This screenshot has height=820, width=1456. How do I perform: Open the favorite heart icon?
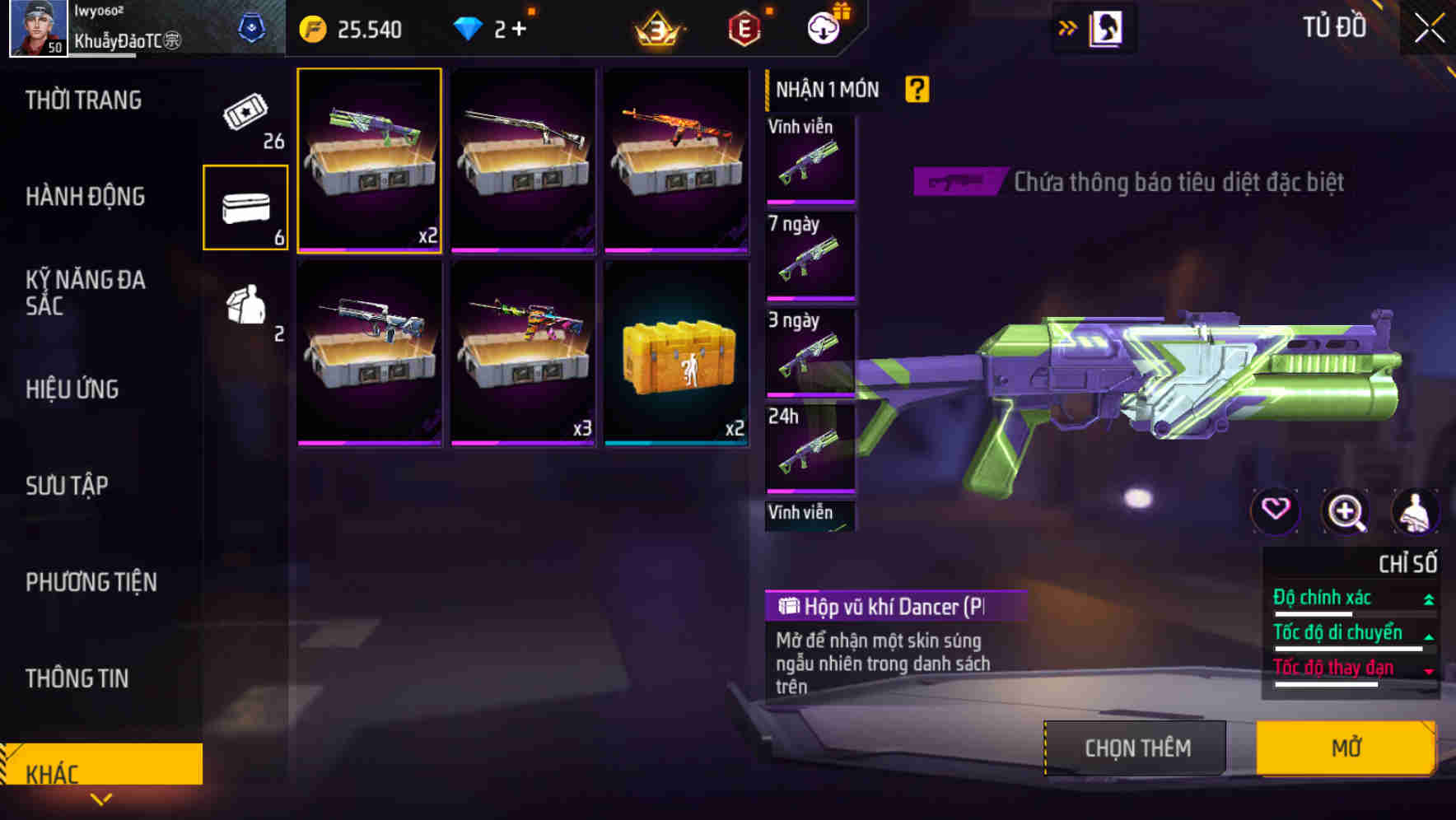coord(1276,511)
